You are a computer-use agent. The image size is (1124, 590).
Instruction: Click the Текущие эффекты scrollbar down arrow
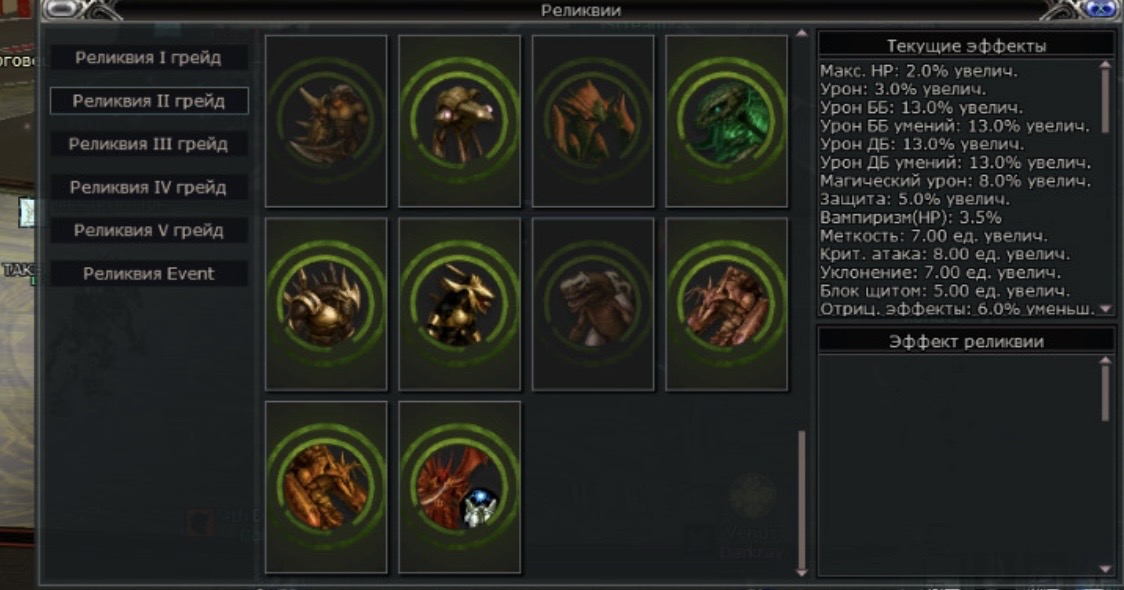pos(1106,309)
